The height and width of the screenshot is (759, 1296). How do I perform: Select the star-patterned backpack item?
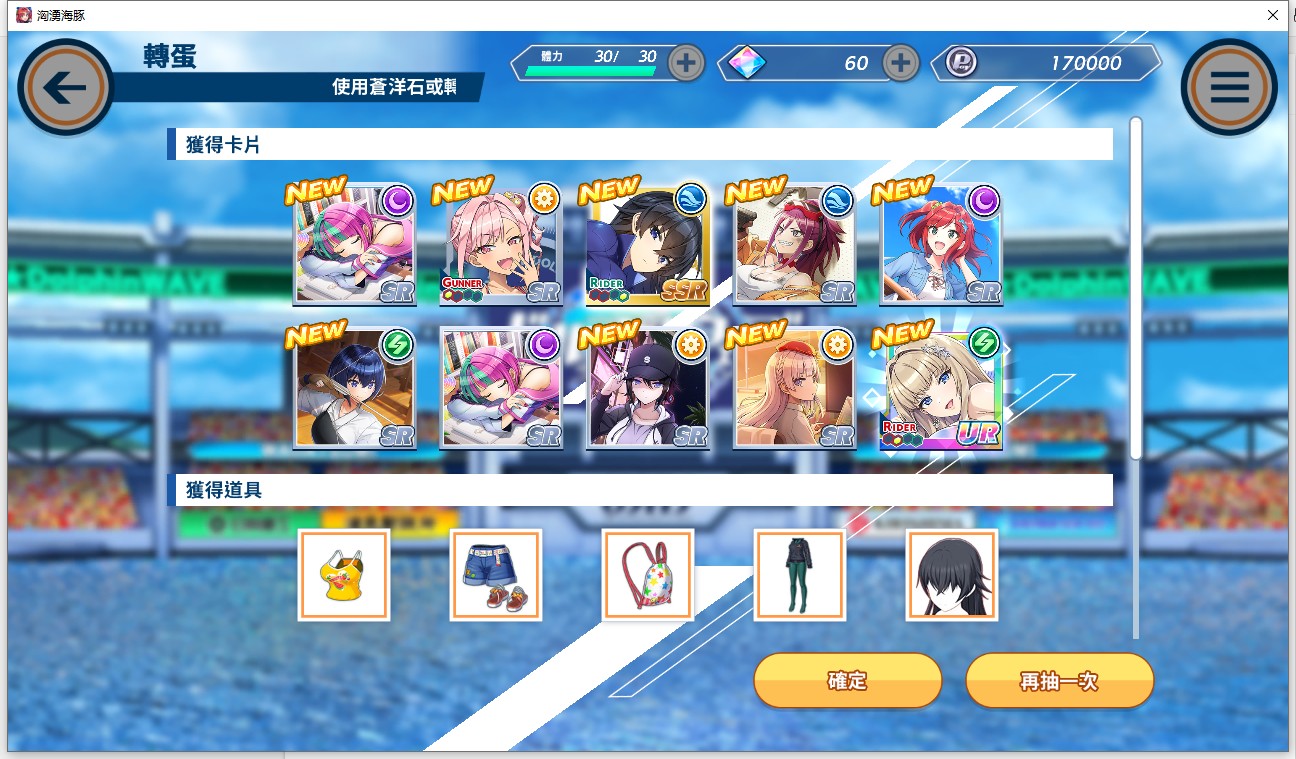(x=647, y=575)
